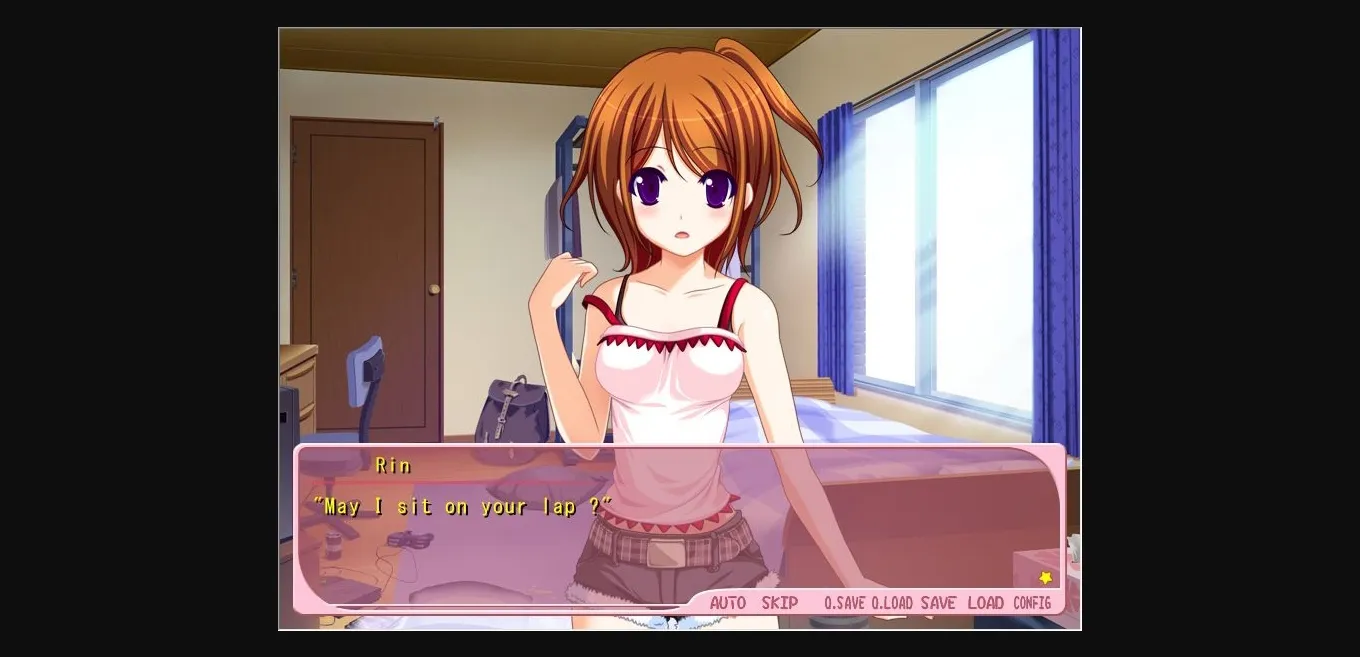1360x657 pixels.
Task: Open the CONFIG settings
Action: [x=1032, y=603]
